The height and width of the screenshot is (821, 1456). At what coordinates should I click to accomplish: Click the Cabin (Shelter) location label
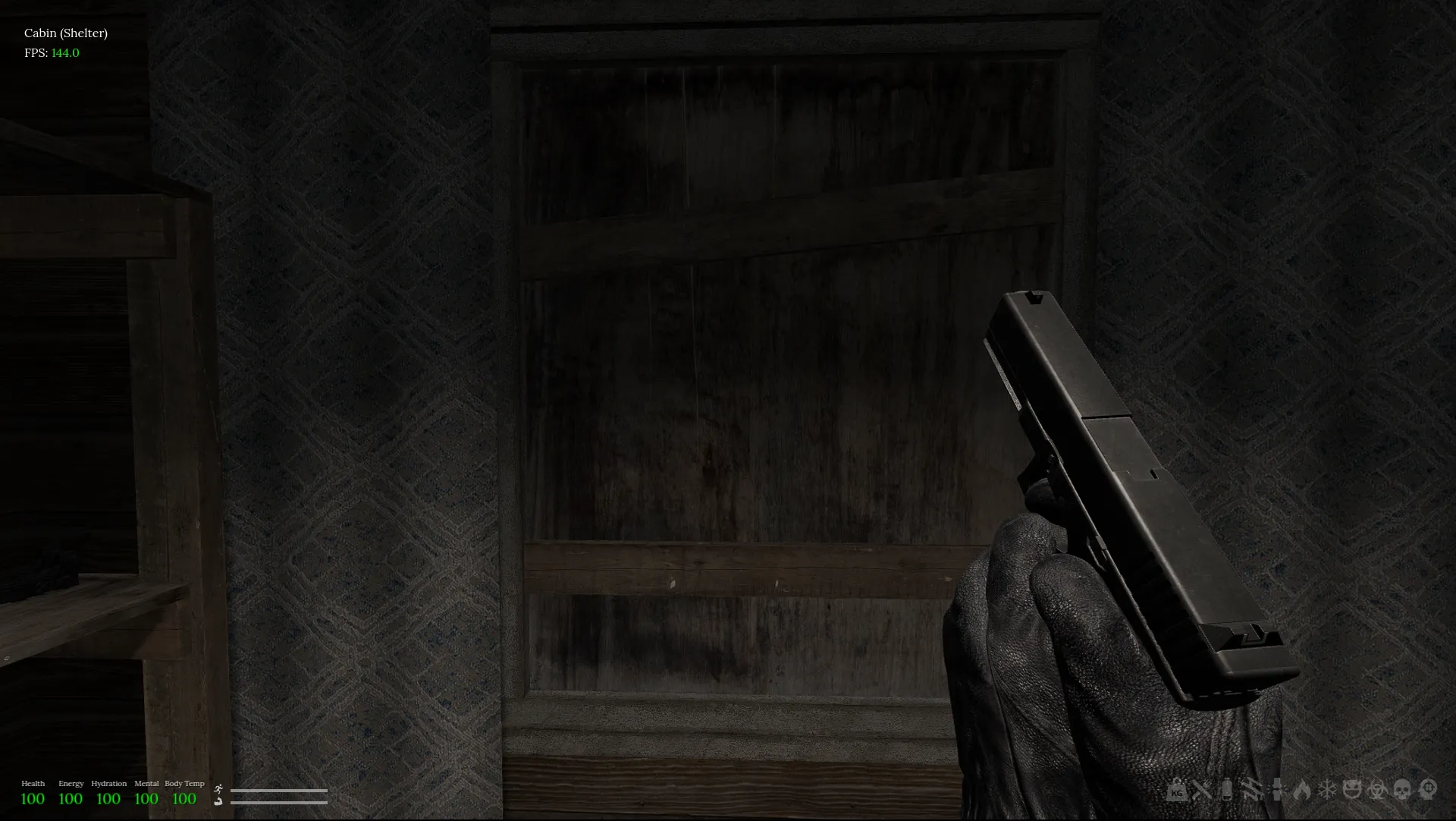pos(65,33)
